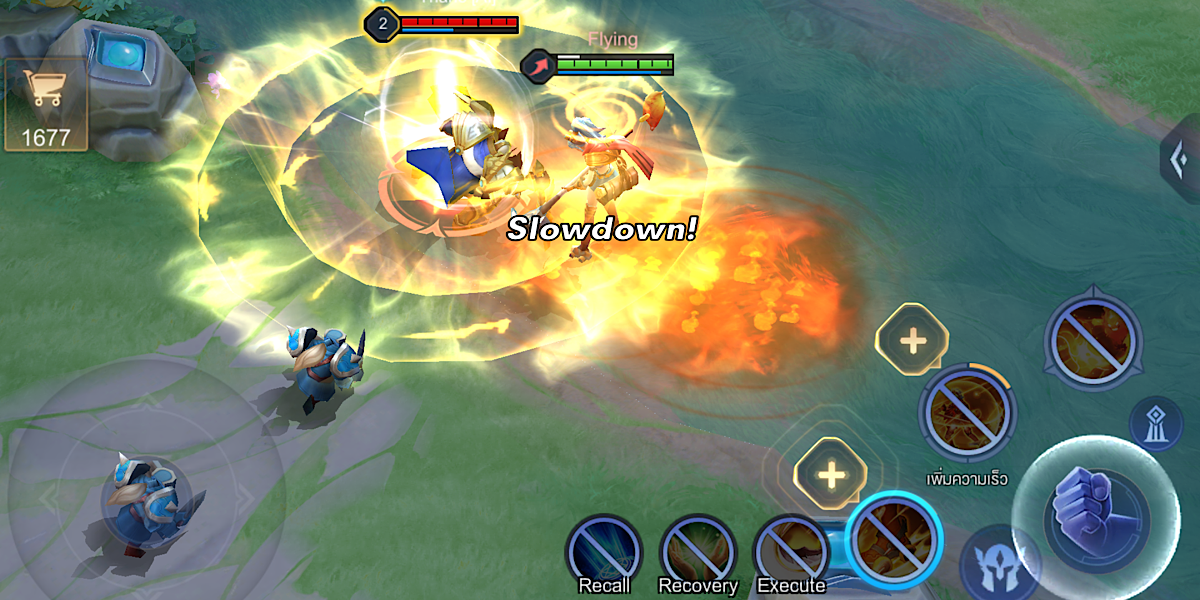Select the tower attack target icon
This screenshot has width=1200, height=600.
coord(1156,422)
